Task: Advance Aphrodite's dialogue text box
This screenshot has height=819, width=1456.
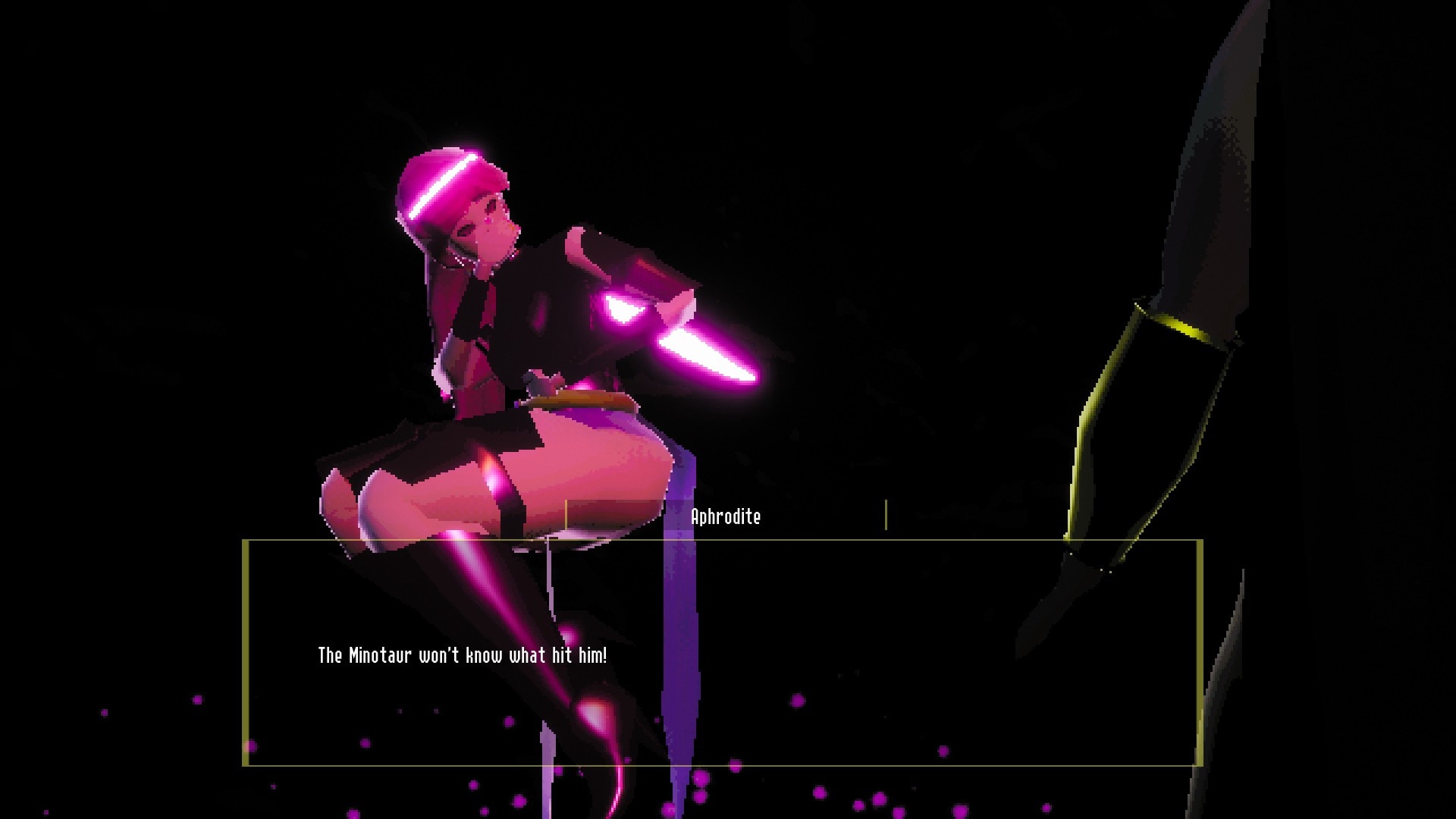Action: point(722,653)
